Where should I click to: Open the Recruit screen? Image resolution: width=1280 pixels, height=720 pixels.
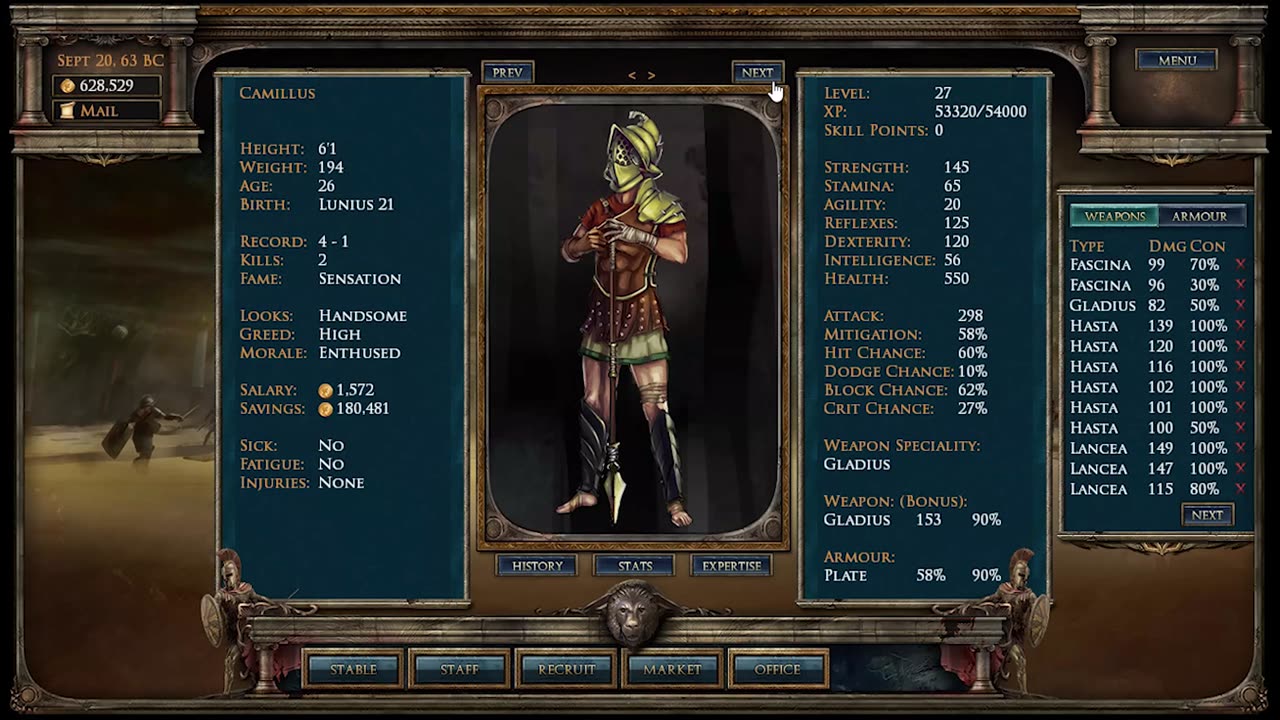coord(566,669)
